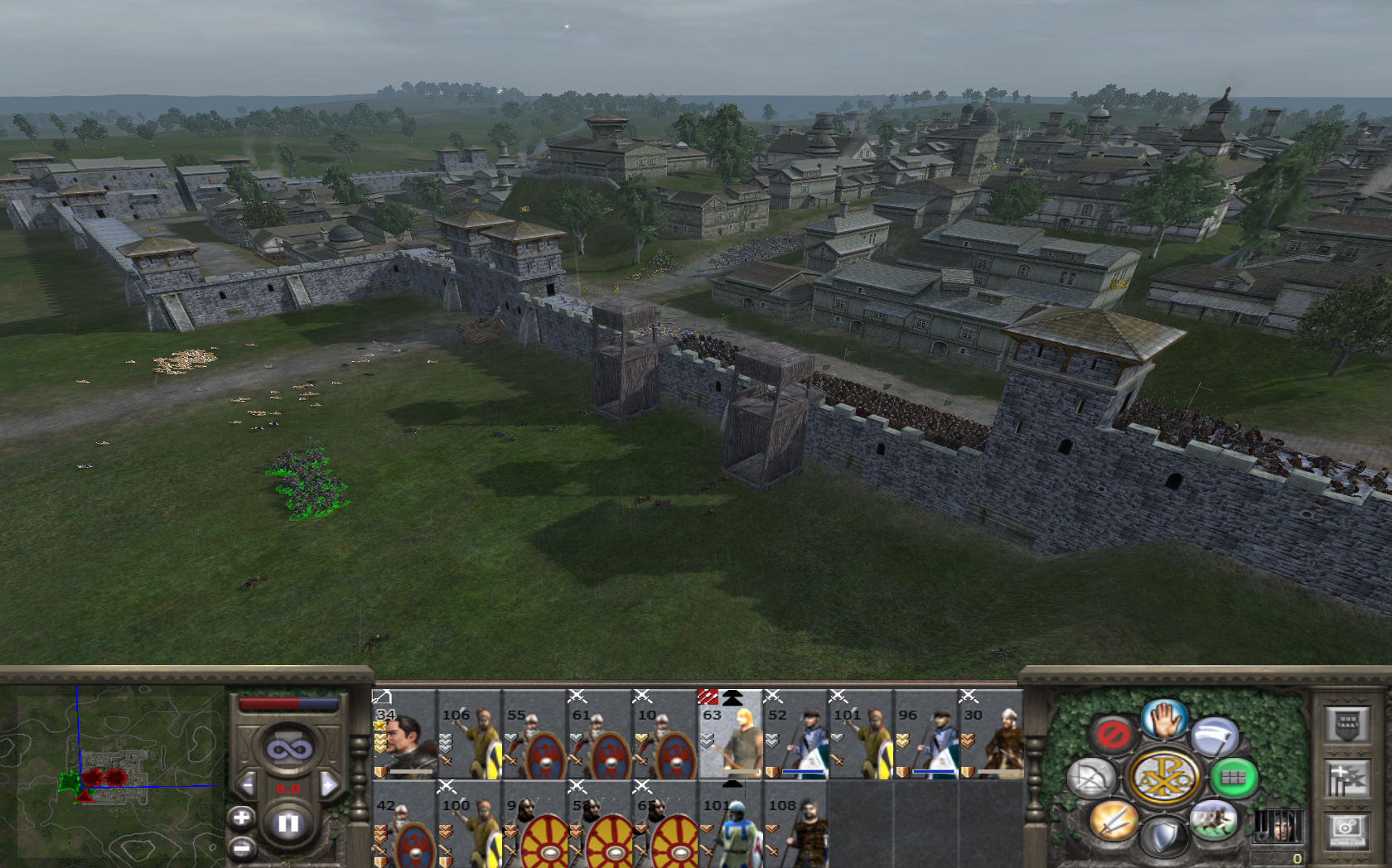Click the infinity symbol button
The image size is (1392, 868).
coord(288,750)
